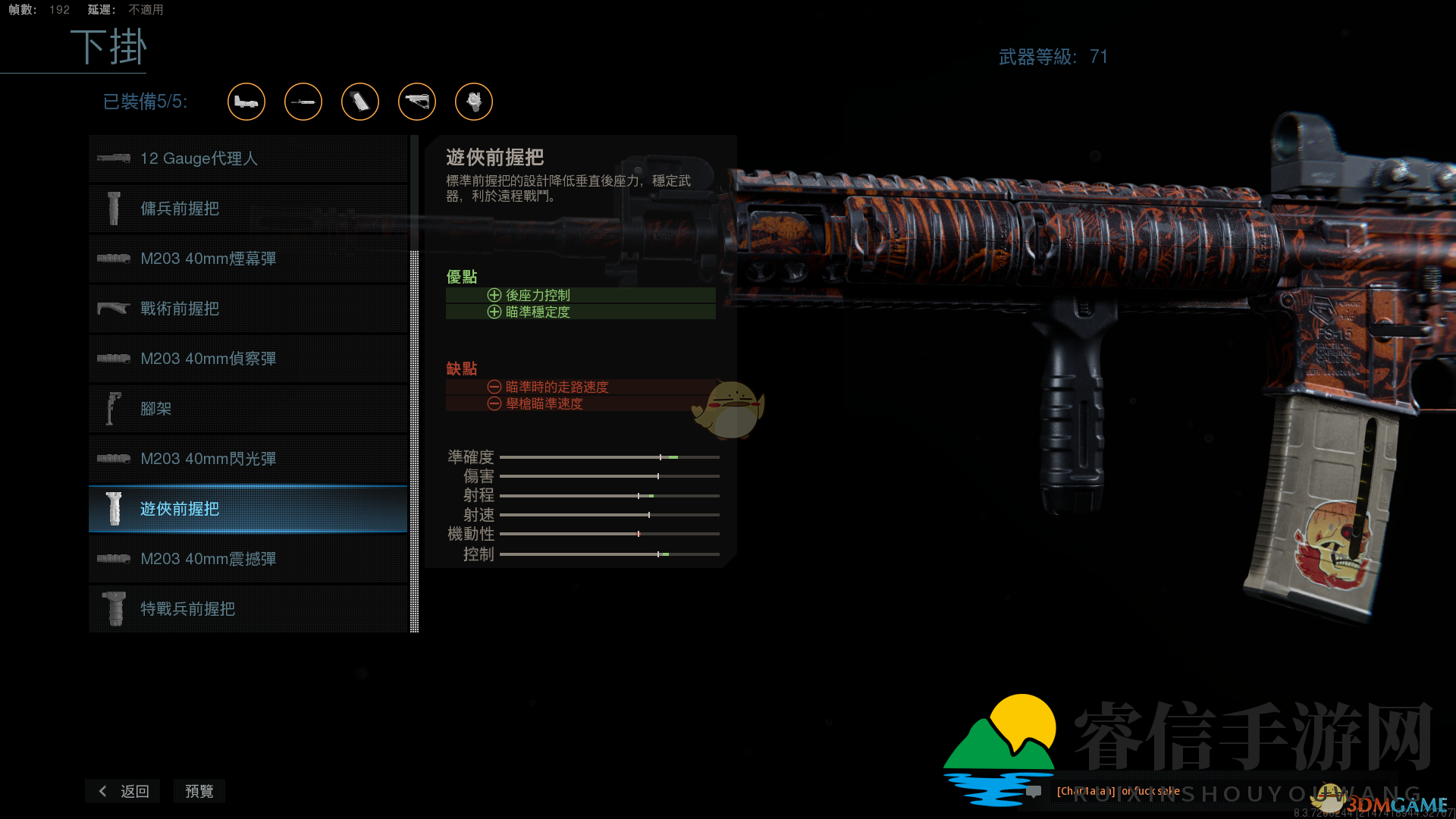This screenshot has height=819, width=1456.
Task: Click the 預覽 preview button
Action: [x=199, y=791]
